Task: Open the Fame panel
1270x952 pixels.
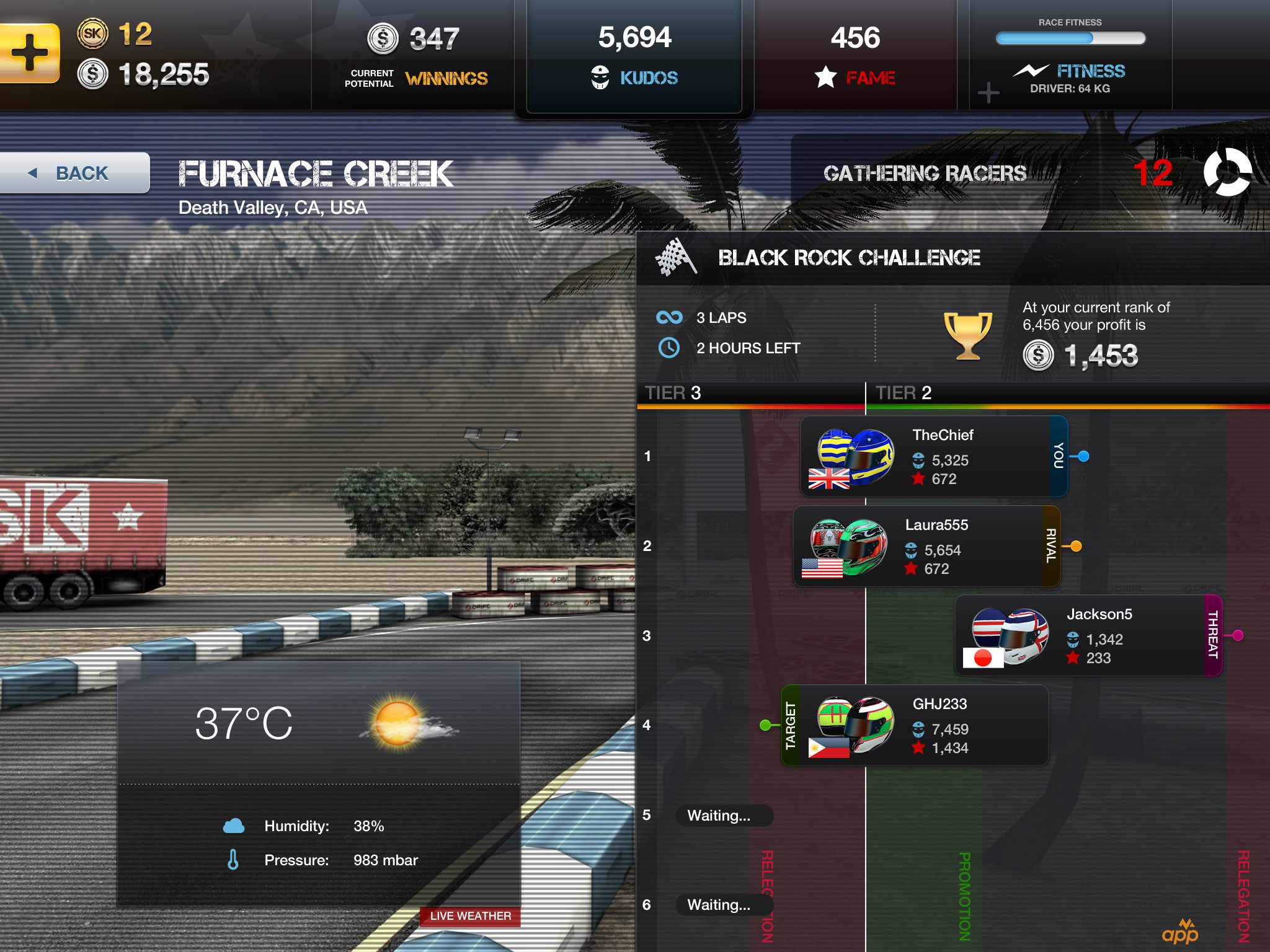Action: pyautogui.click(x=855, y=56)
